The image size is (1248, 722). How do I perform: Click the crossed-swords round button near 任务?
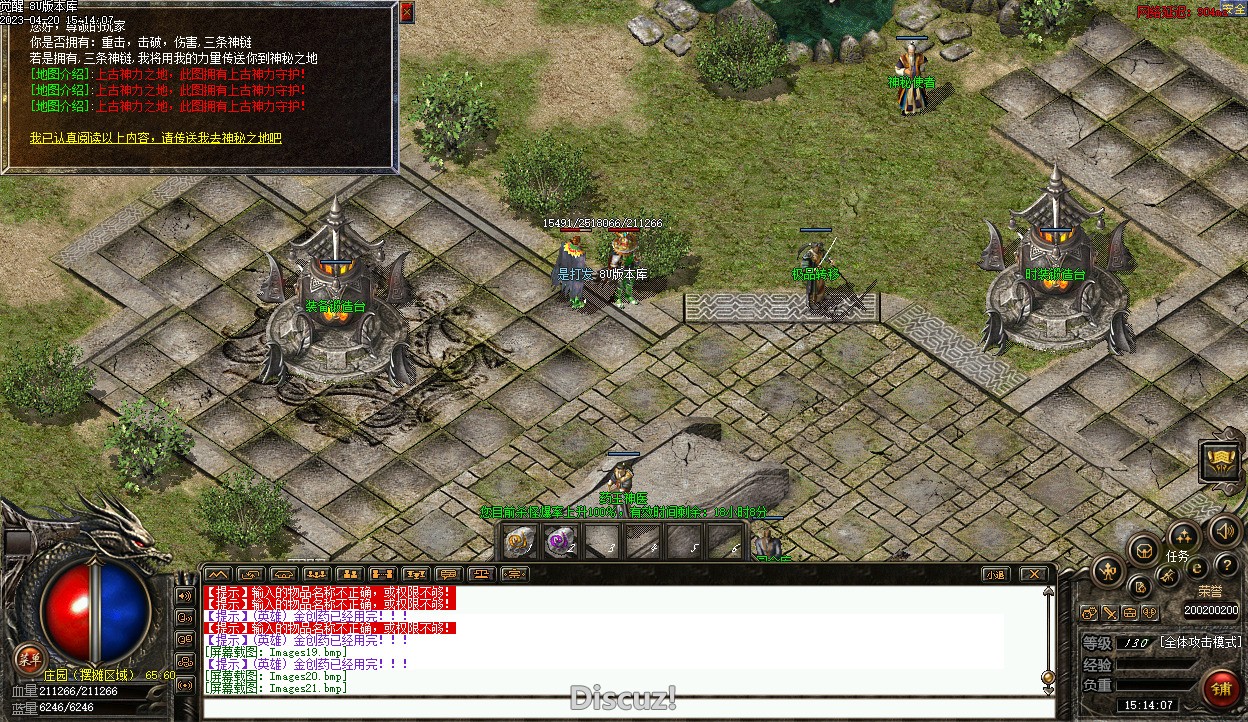point(1167,576)
